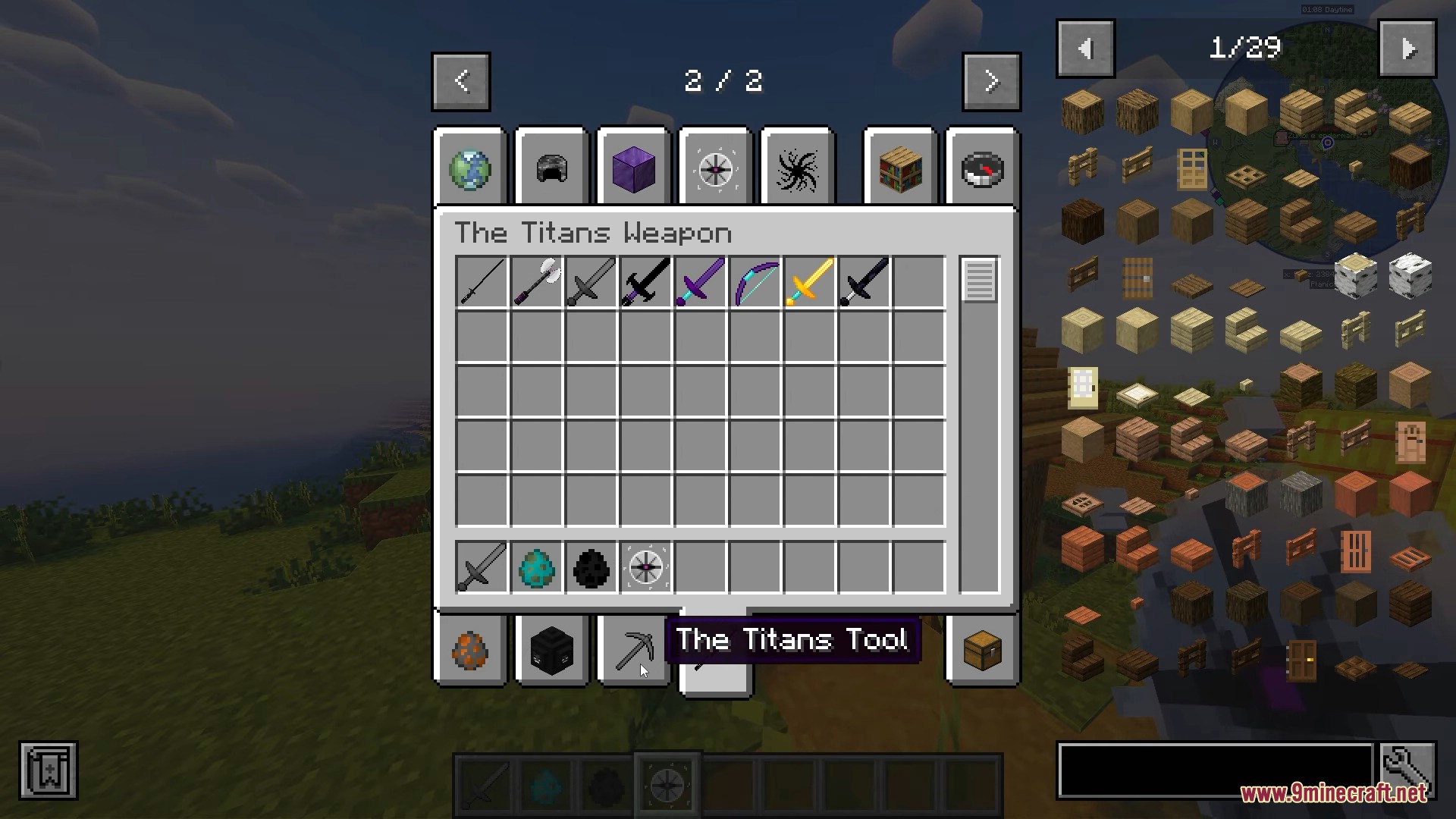This screenshot has width=1456, height=819.
Task: Switch to the helmet armor tab
Action: pos(551,168)
